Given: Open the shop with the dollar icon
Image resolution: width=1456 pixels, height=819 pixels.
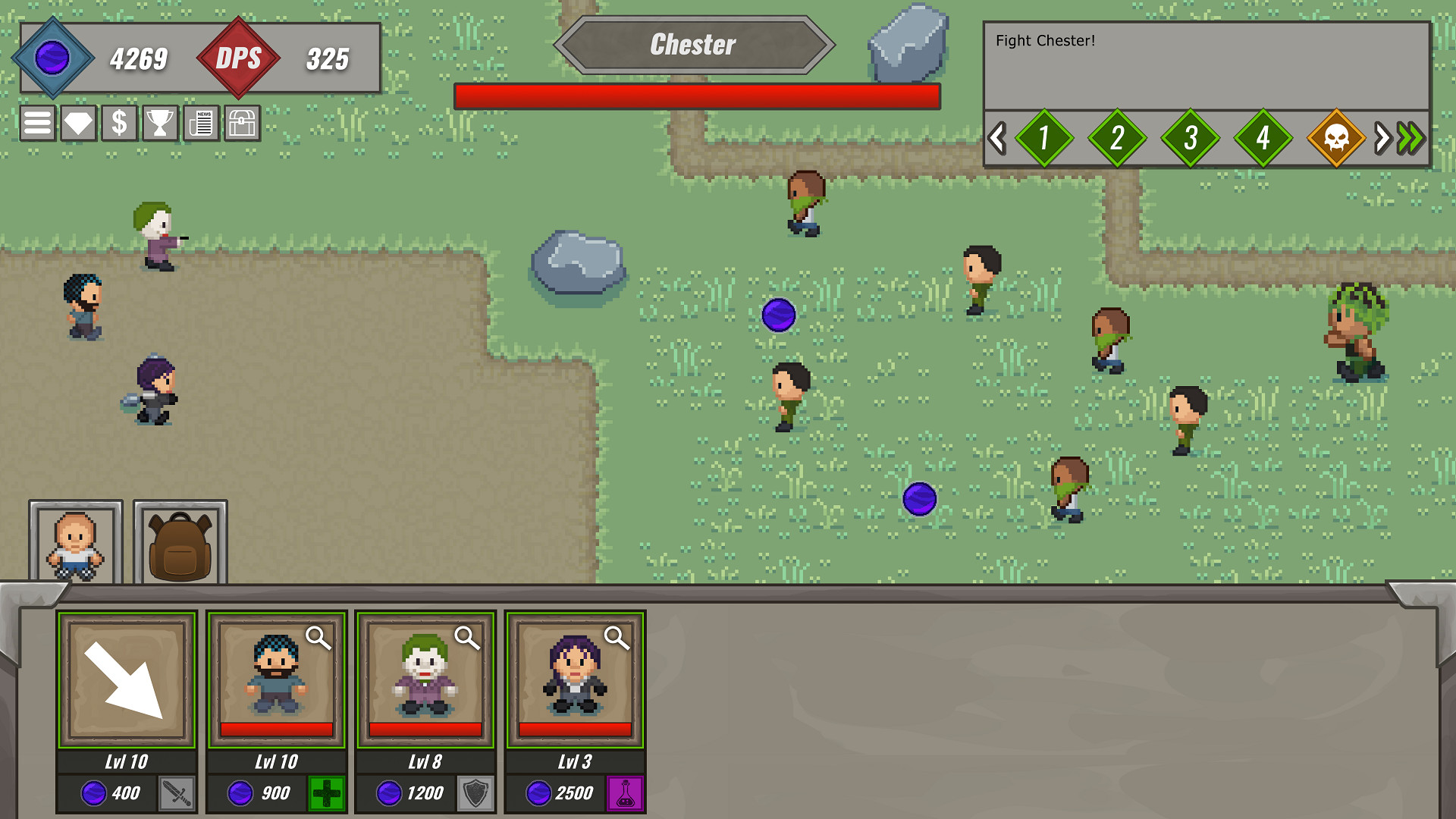Looking at the screenshot, I should [118, 123].
